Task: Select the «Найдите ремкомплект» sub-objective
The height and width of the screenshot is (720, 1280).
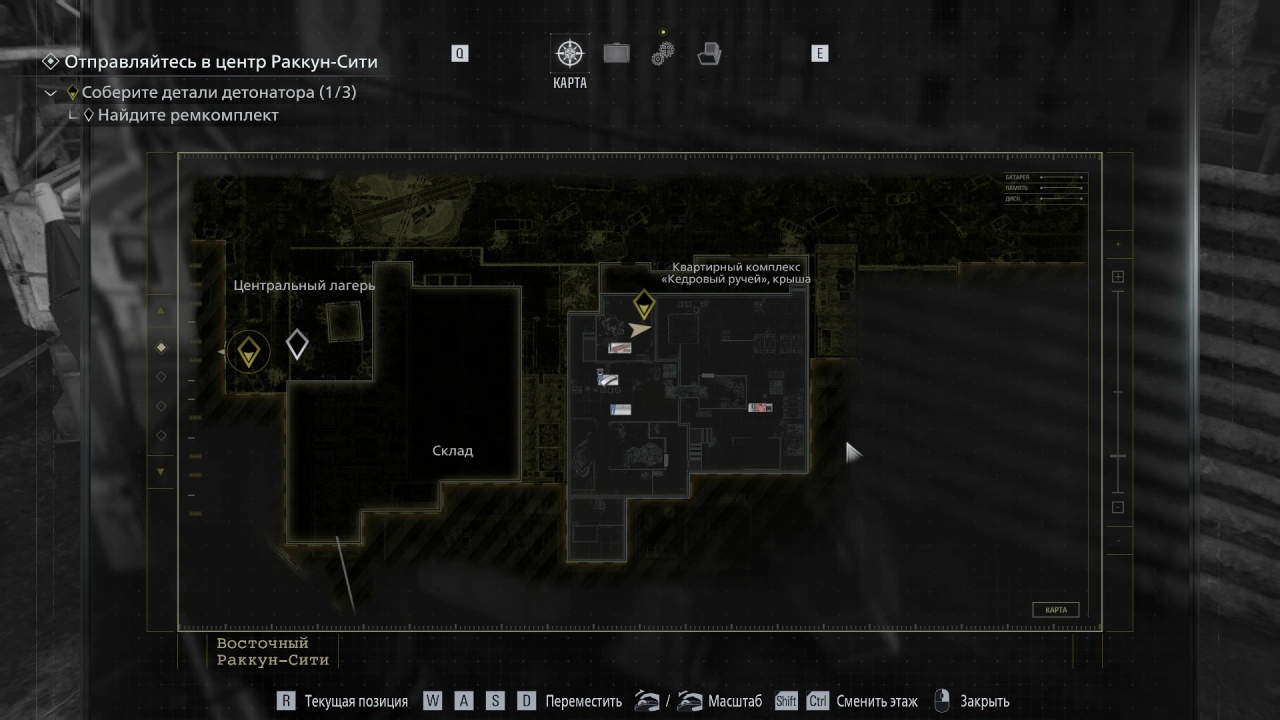Action: pyautogui.click(x=188, y=115)
